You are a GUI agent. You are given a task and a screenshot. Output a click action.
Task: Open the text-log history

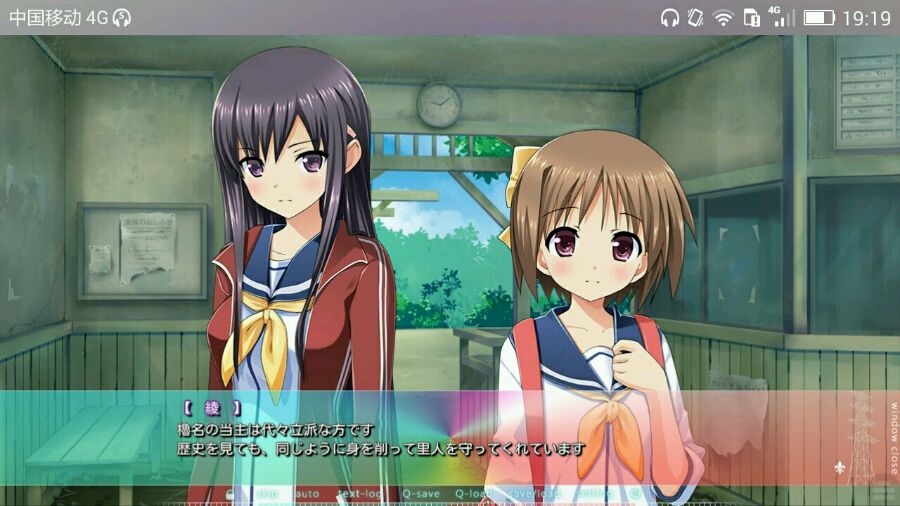(360, 494)
